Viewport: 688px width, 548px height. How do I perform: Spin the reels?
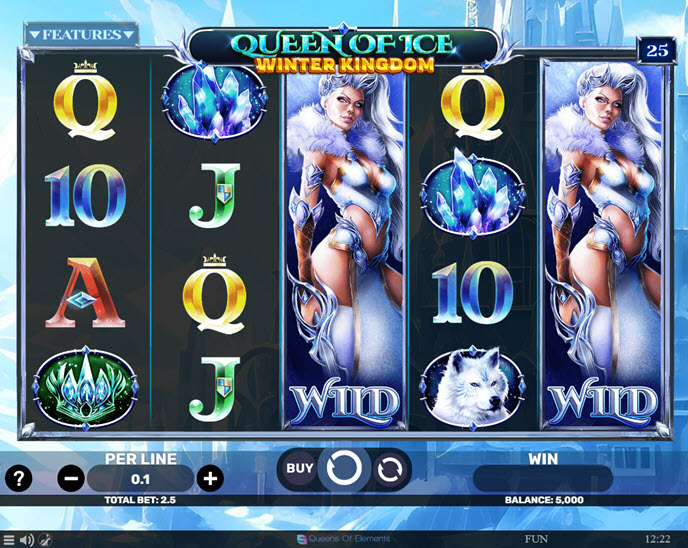(345, 467)
